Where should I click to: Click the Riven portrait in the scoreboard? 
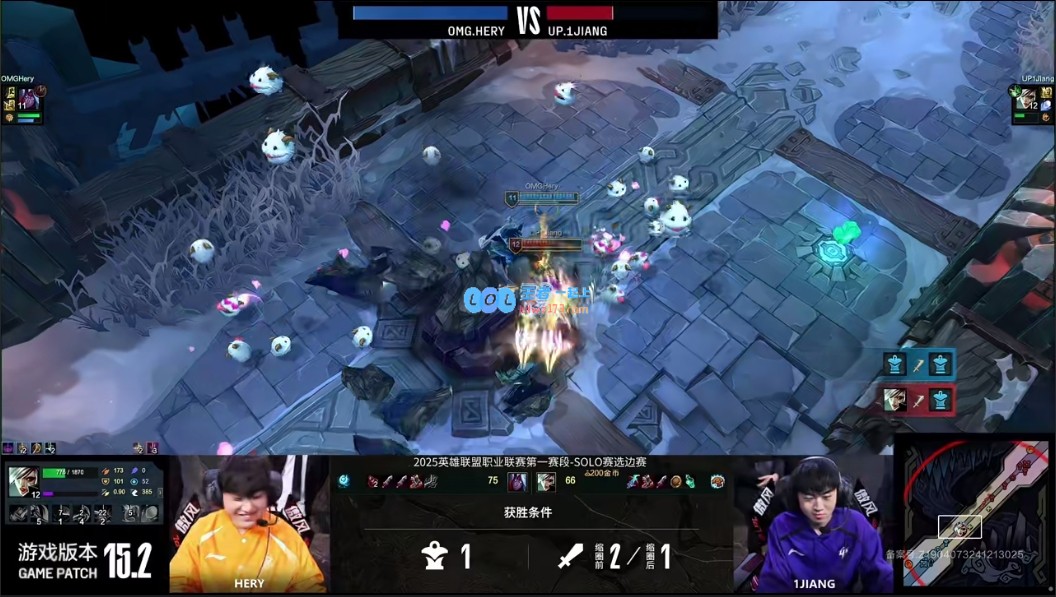545,482
